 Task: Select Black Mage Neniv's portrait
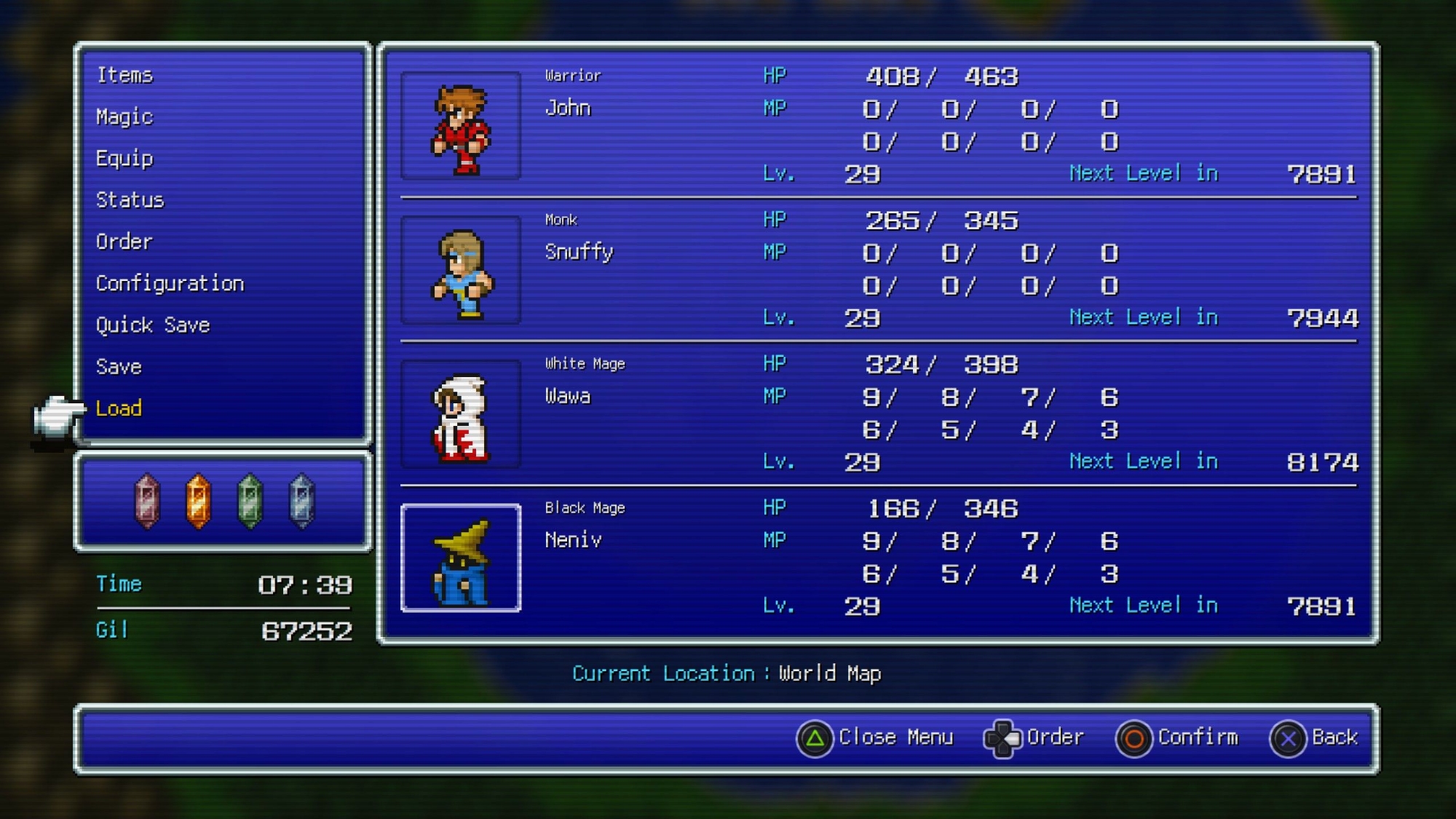coord(461,558)
